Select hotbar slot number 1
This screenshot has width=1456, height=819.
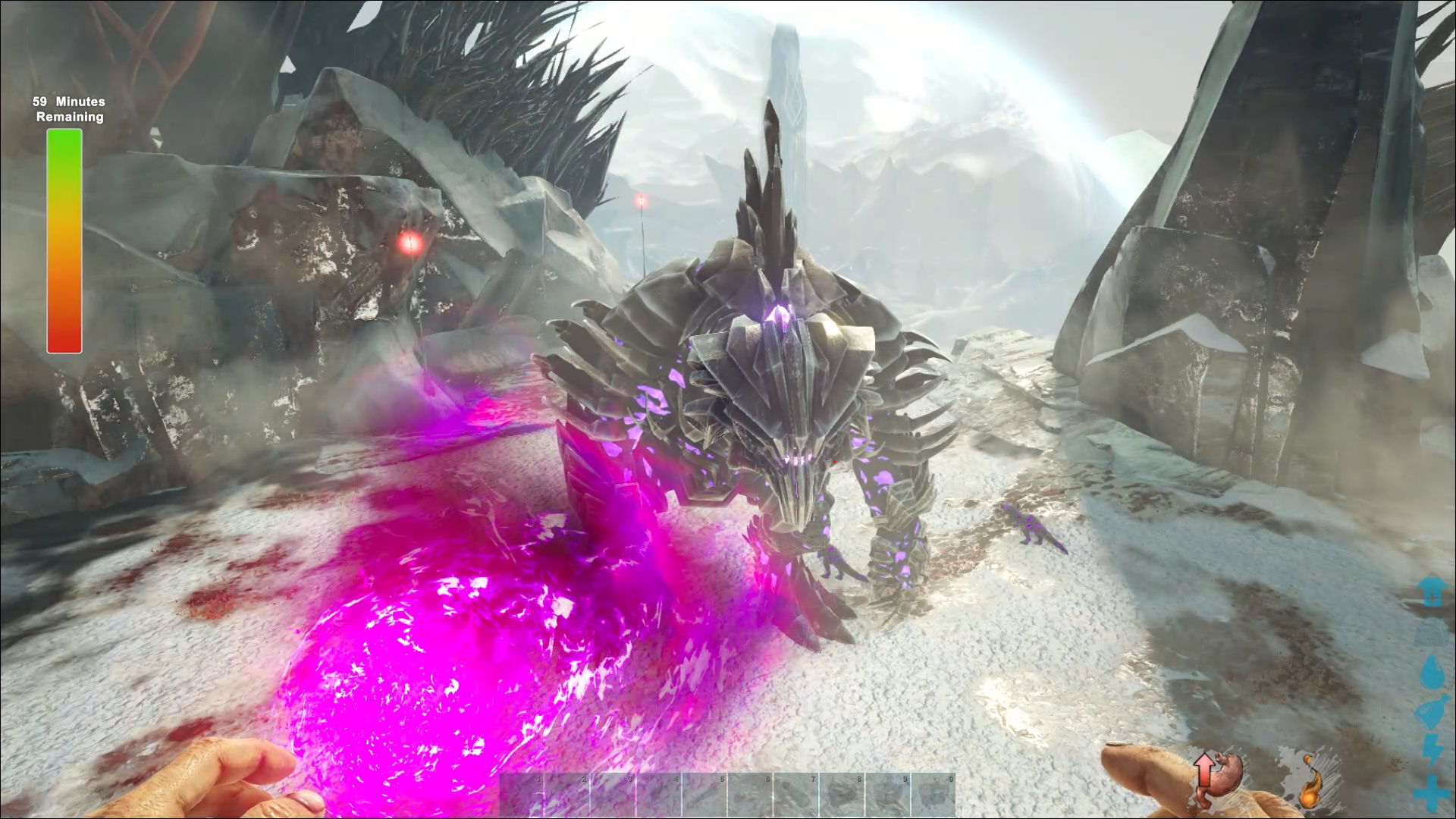point(522,795)
